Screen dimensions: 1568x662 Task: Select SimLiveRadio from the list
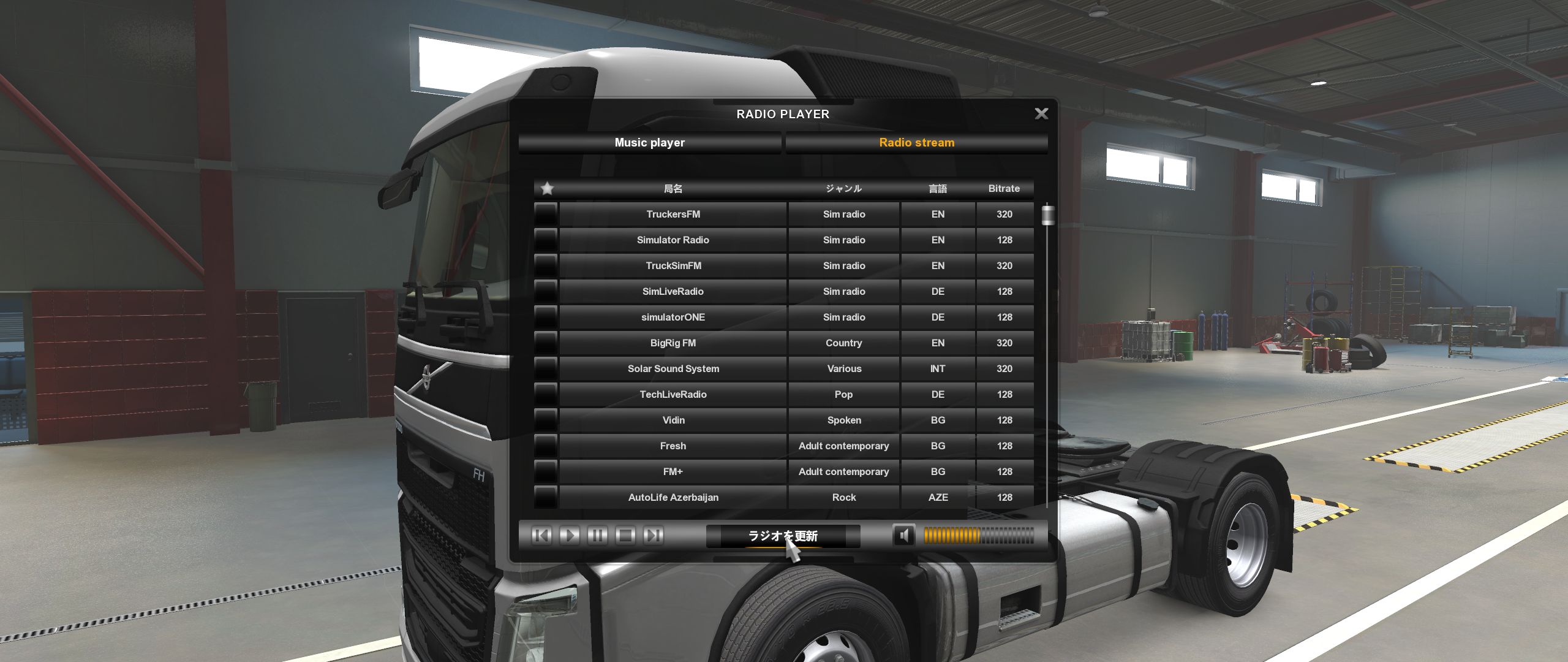pos(673,292)
